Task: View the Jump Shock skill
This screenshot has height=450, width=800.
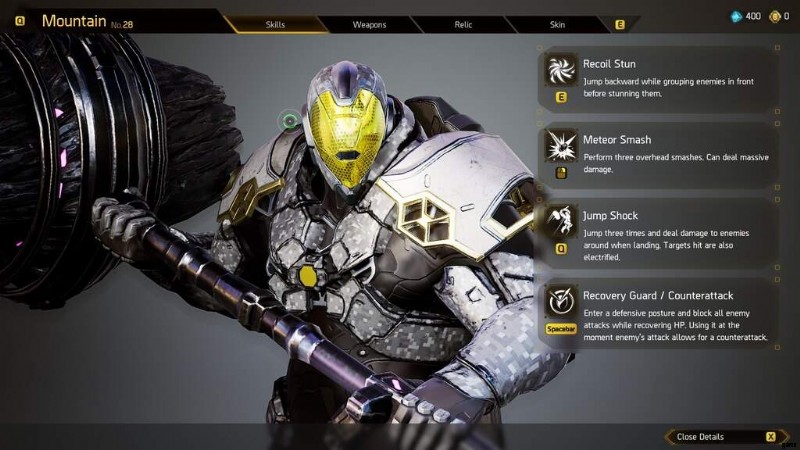Action: 658,232
